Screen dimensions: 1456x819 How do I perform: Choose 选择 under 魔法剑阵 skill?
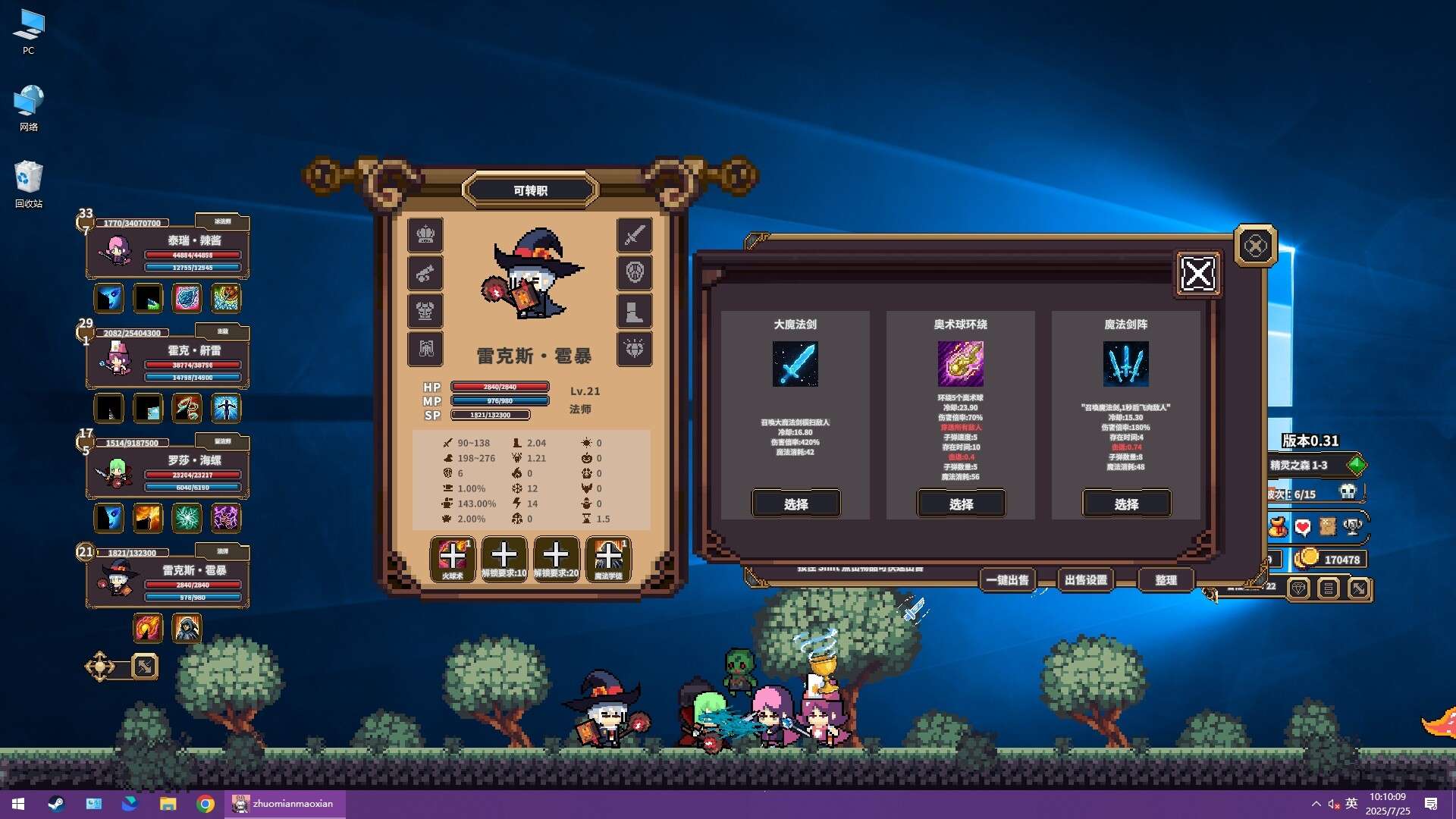pyautogui.click(x=1126, y=504)
